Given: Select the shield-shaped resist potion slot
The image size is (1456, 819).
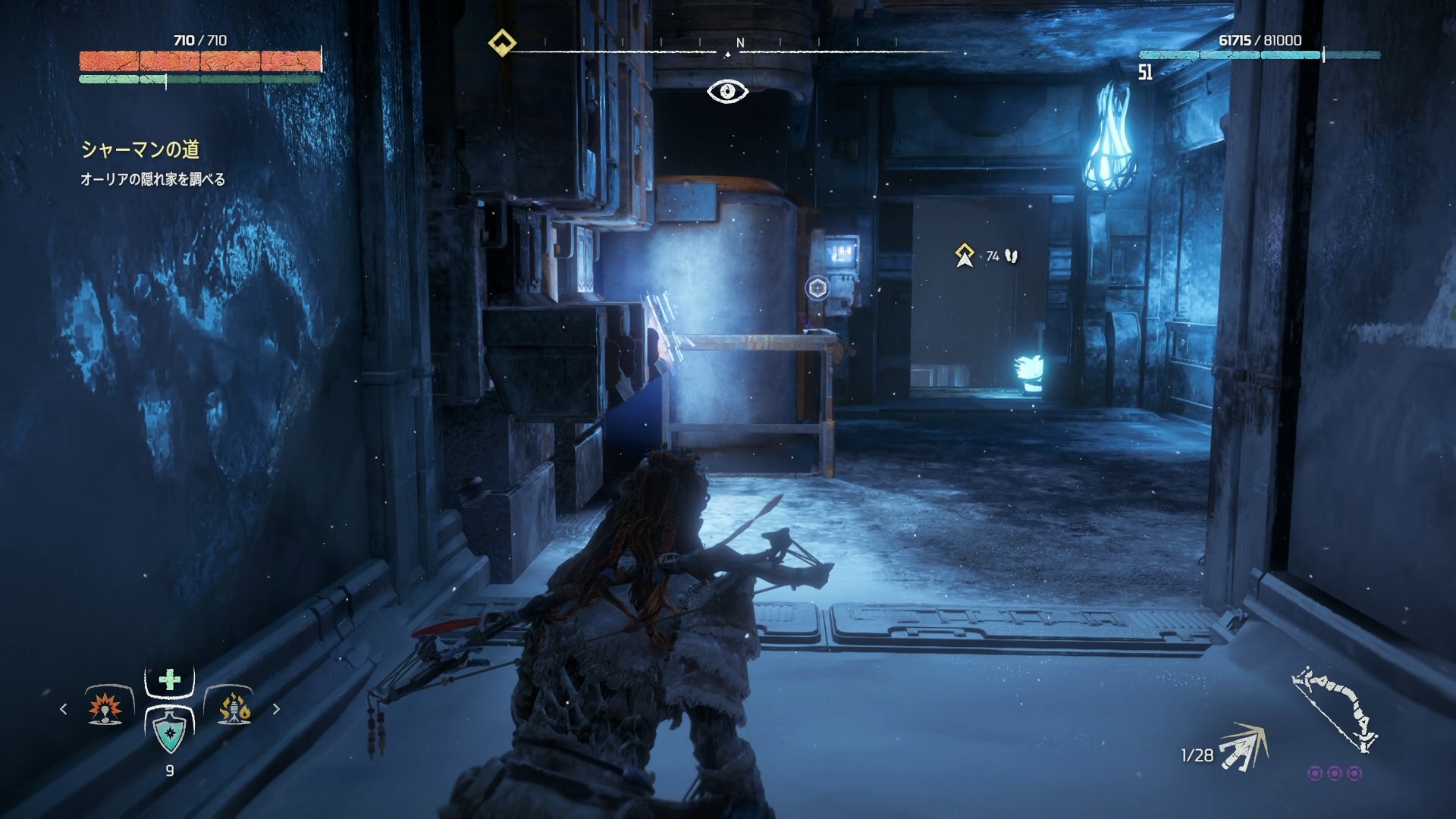Looking at the screenshot, I should tap(169, 732).
